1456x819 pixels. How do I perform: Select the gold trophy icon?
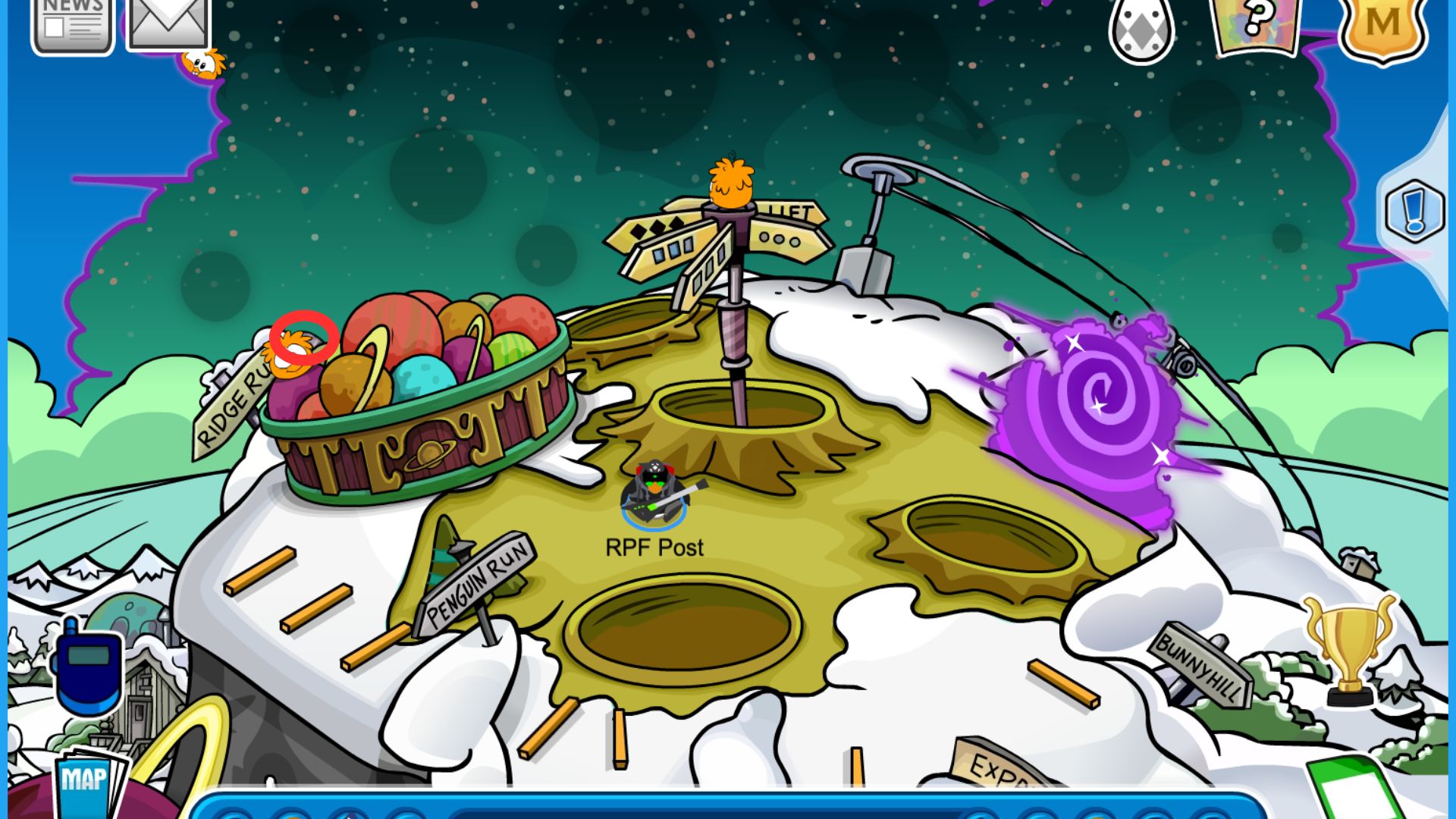[x=1349, y=648]
